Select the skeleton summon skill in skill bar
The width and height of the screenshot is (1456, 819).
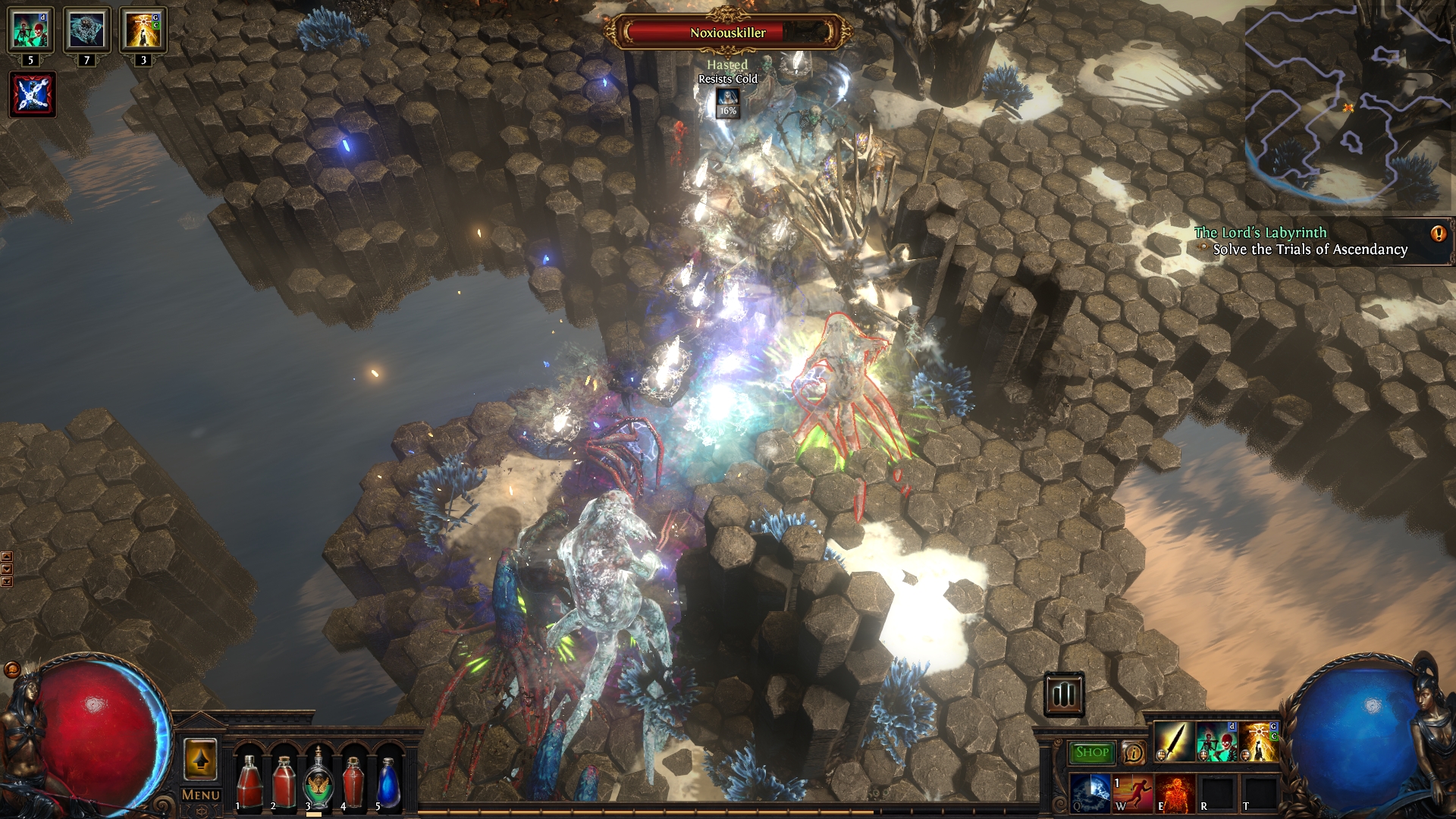[1216, 742]
